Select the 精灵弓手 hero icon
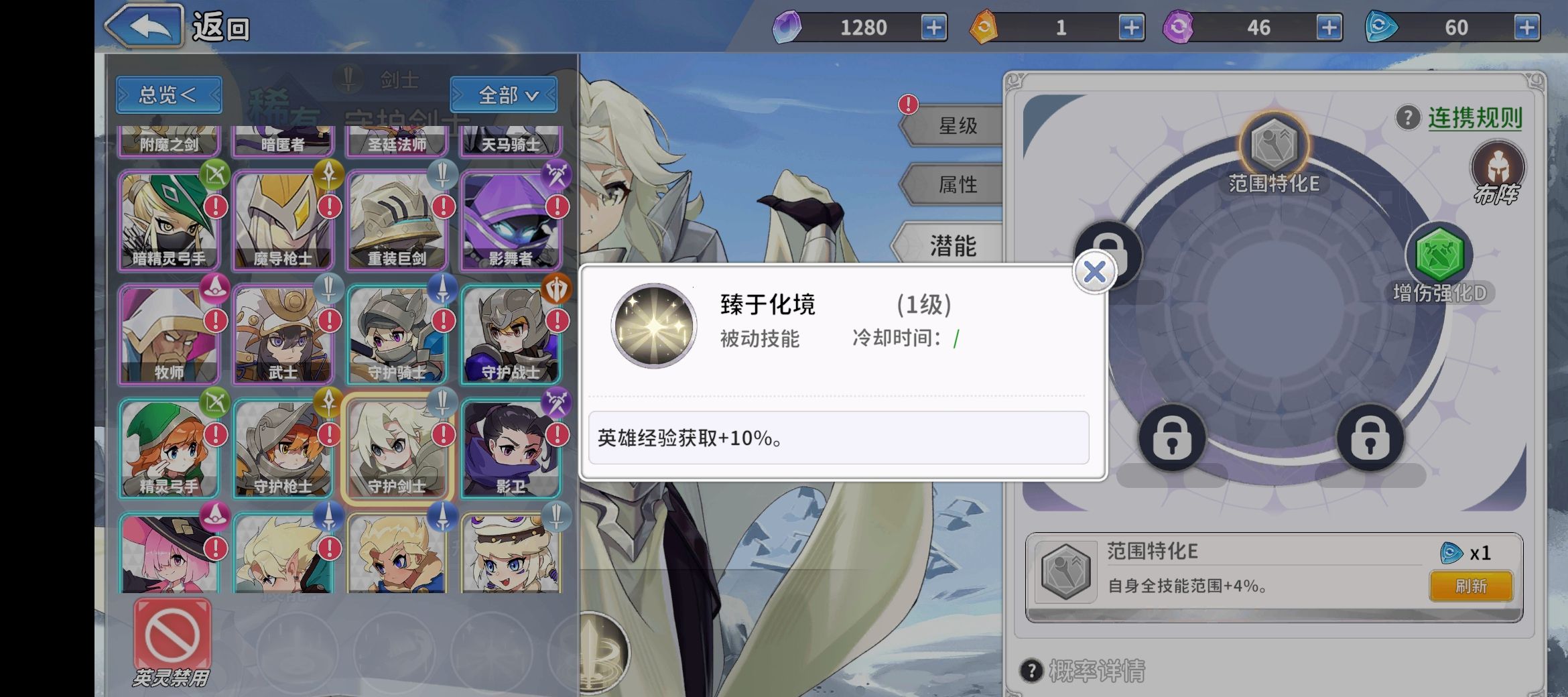Screen dimensions: 1568x697 click(x=169, y=448)
